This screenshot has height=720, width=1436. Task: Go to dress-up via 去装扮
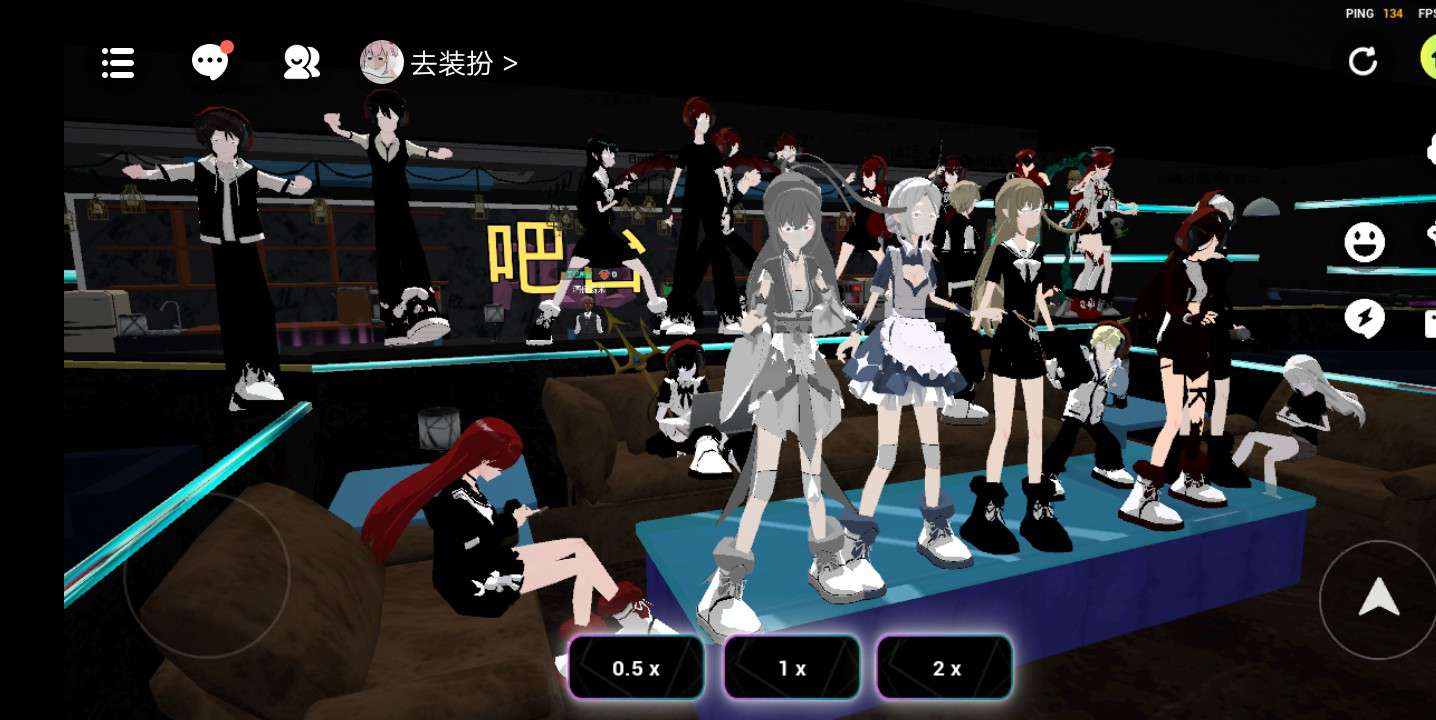pos(464,63)
